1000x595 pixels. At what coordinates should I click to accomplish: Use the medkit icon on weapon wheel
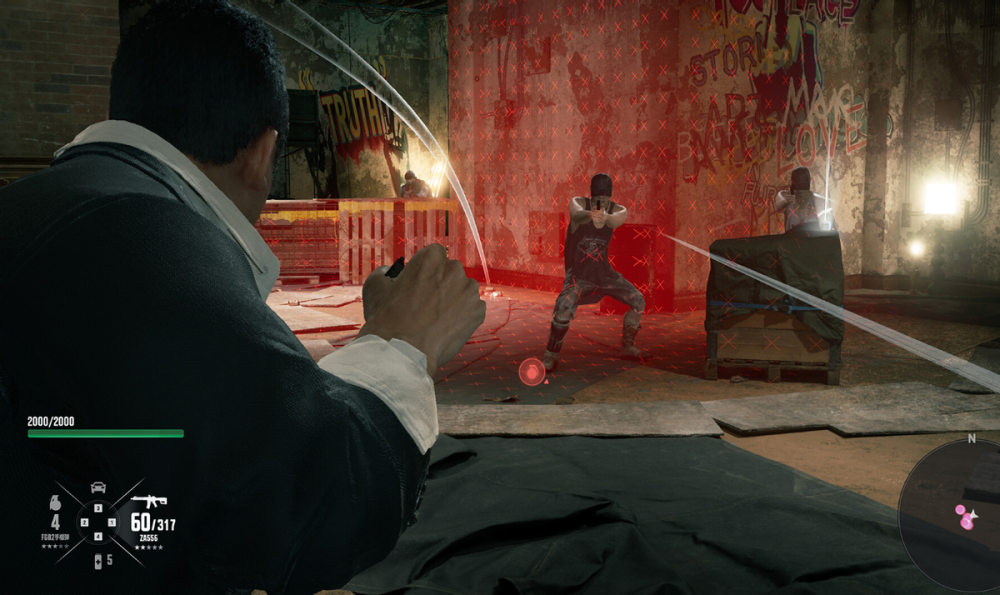pyautogui.click(x=97, y=559)
